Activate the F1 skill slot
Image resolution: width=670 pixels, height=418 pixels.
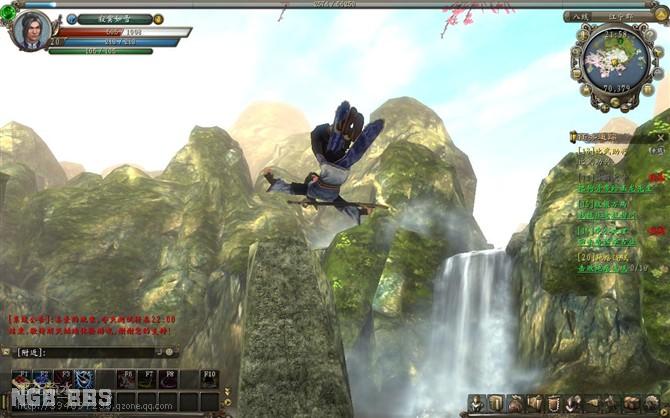(x=23, y=379)
